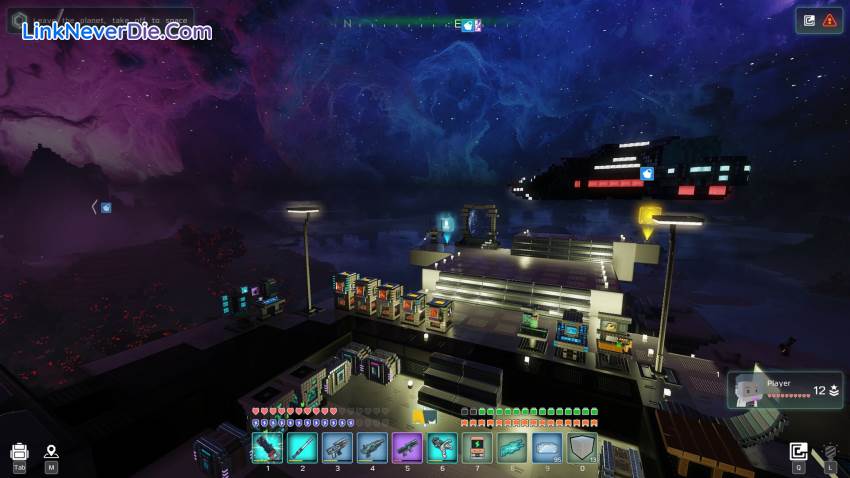The height and width of the screenshot is (478, 850).
Task: Open the backpack inventory icon
Action: coord(19,452)
